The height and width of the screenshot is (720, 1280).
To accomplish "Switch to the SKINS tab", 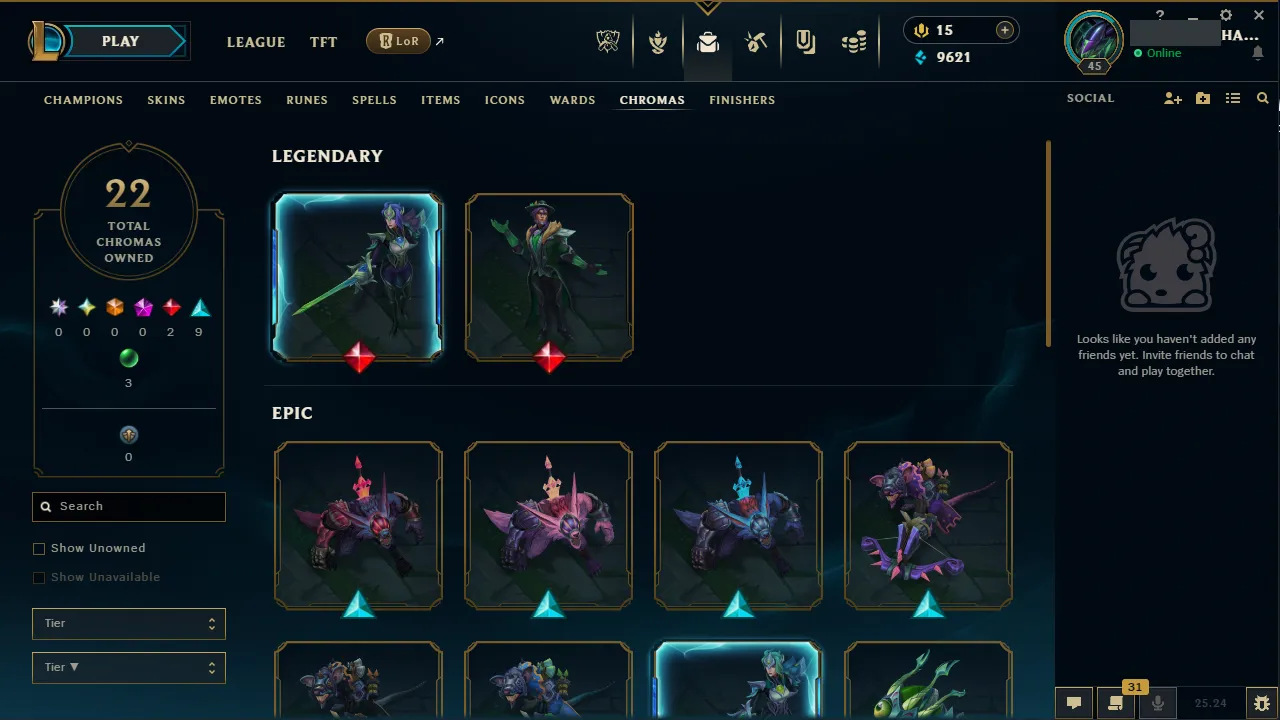I will (166, 100).
